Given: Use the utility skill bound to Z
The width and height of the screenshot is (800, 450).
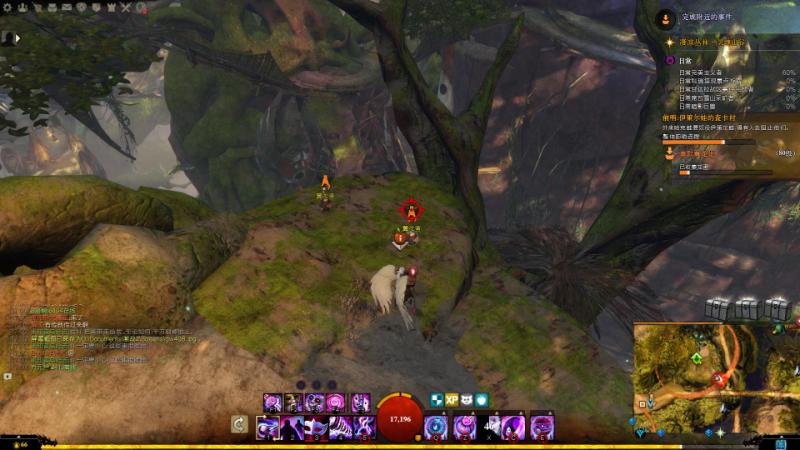Looking at the screenshot, I should pyautogui.click(x=463, y=427).
